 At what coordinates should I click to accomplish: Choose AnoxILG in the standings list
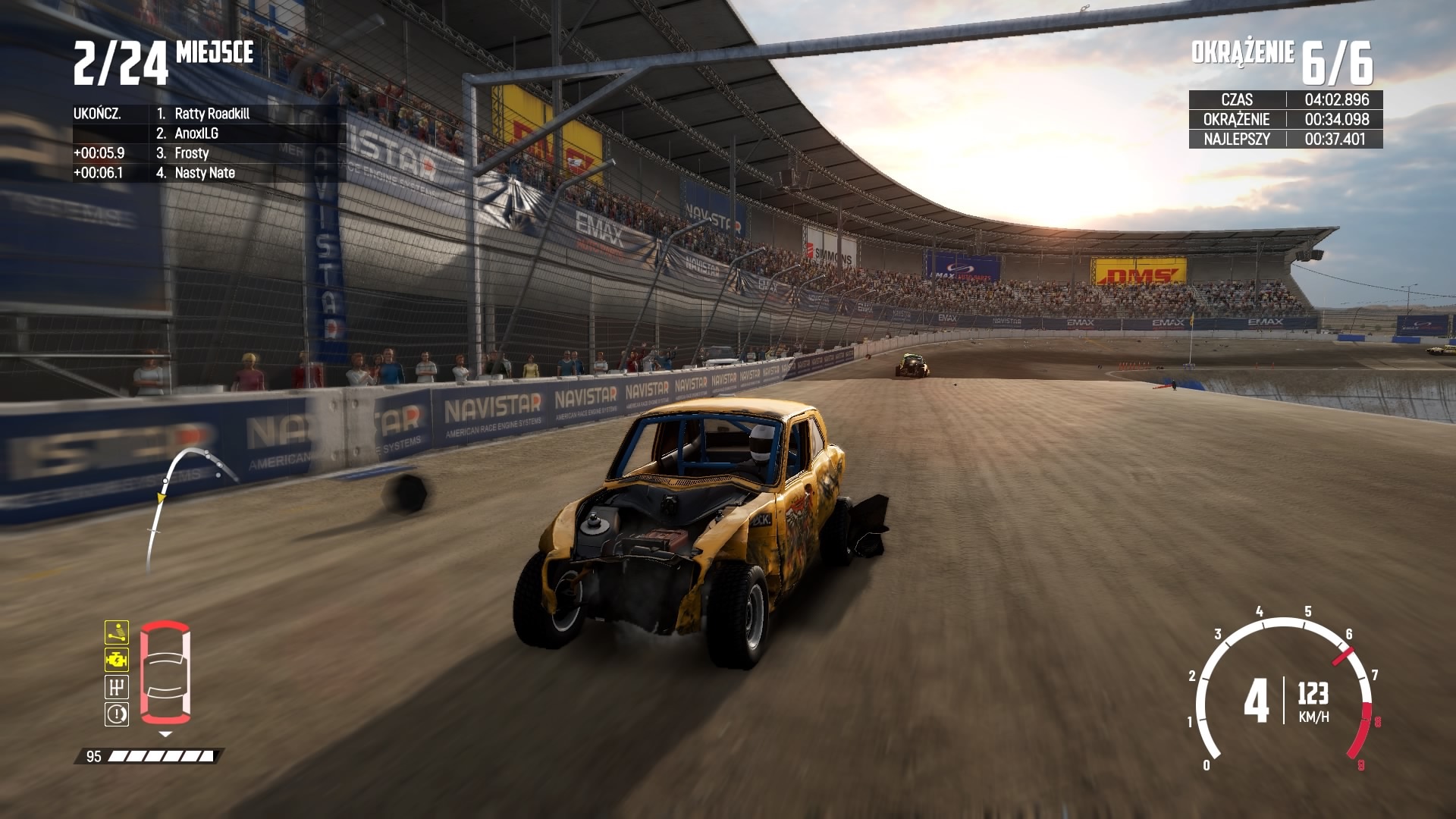pyautogui.click(x=196, y=133)
